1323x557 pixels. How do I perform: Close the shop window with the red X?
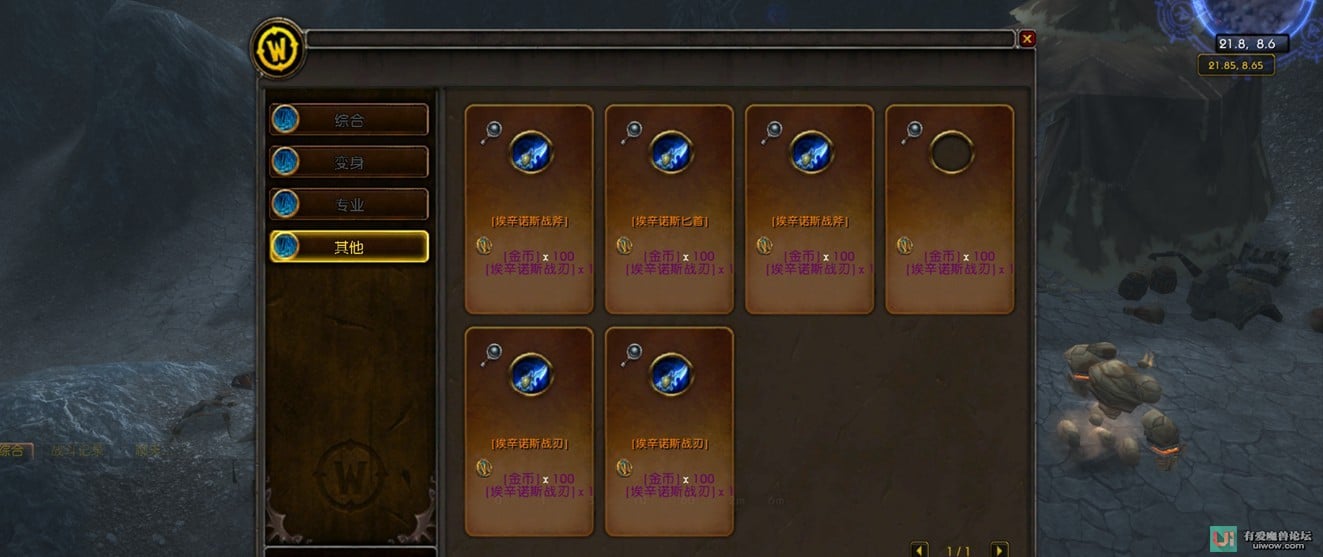(1027, 39)
